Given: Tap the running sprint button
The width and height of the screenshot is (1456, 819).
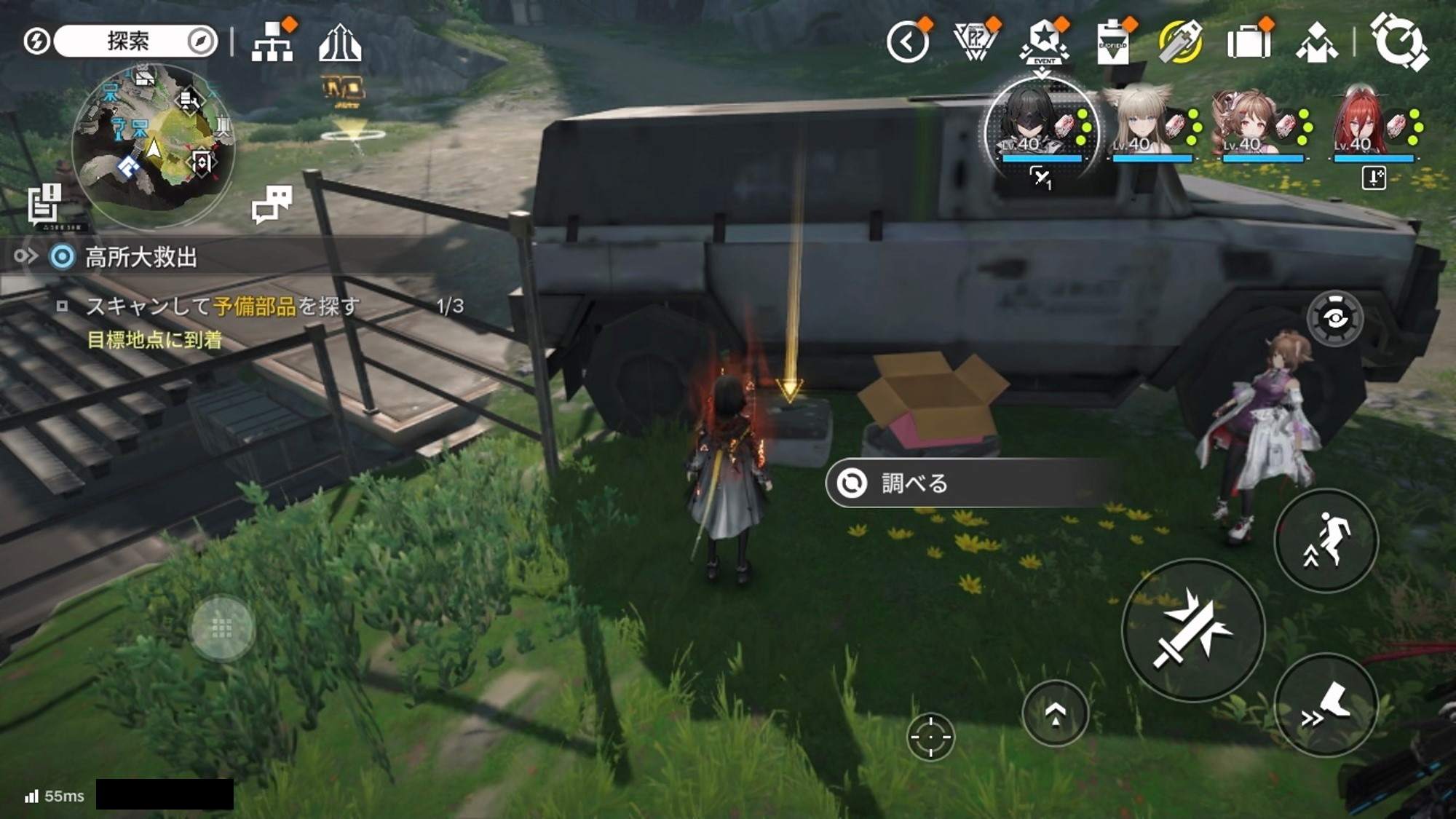Looking at the screenshot, I should click(x=1326, y=539).
